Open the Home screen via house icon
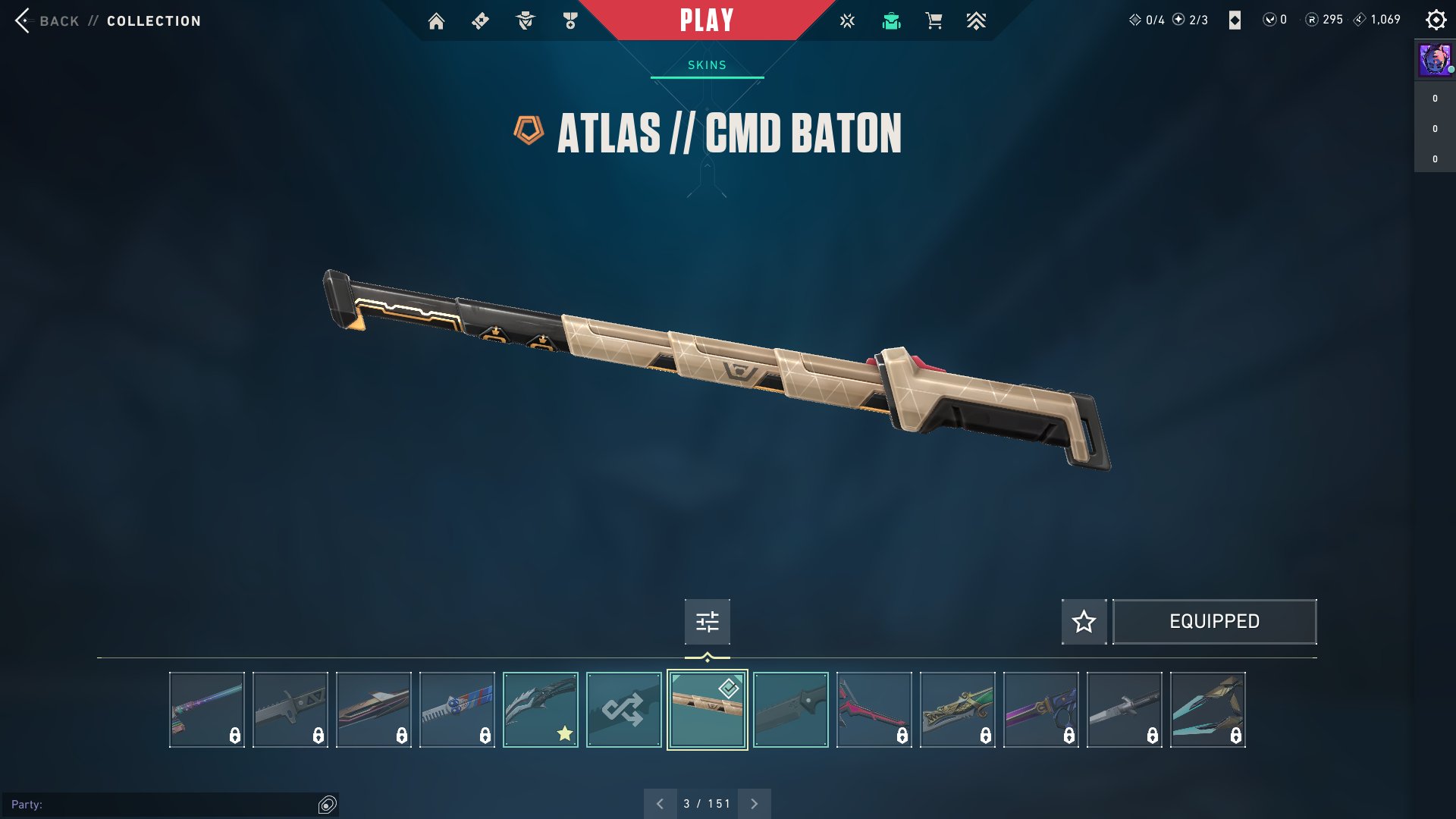The height and width of the screenshot is (819, 1456). pyautogui.click(x=436, y=21)
